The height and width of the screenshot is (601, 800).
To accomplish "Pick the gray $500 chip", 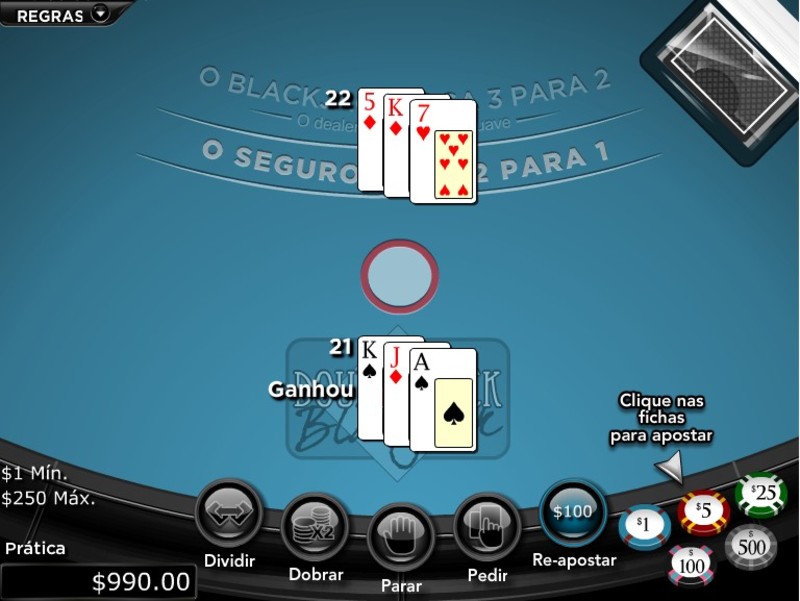I will tap(751, 546).
